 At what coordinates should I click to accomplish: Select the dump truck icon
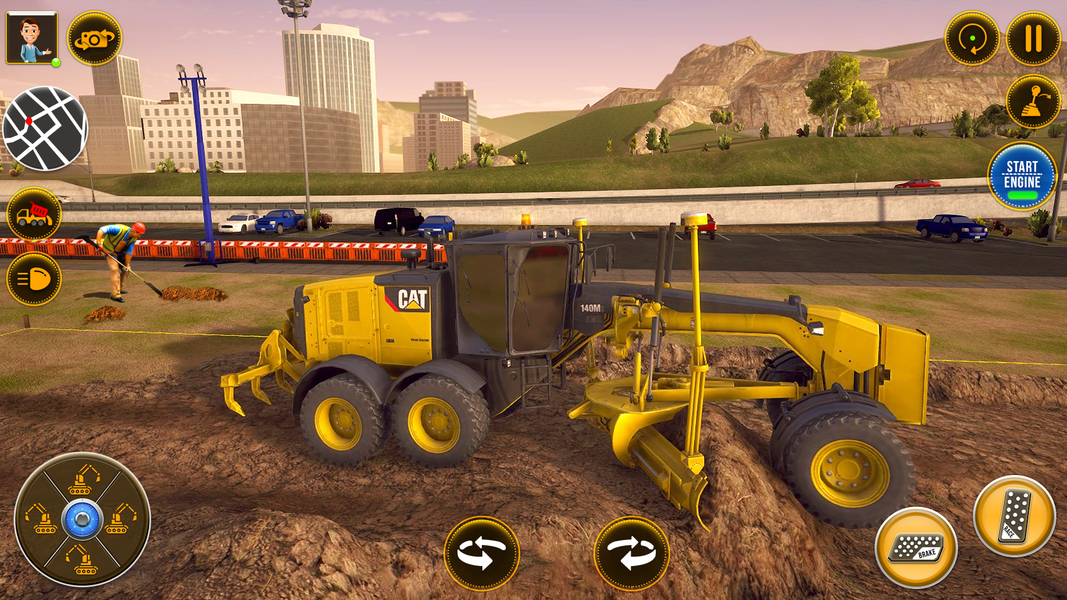click(x=34, y=214)
